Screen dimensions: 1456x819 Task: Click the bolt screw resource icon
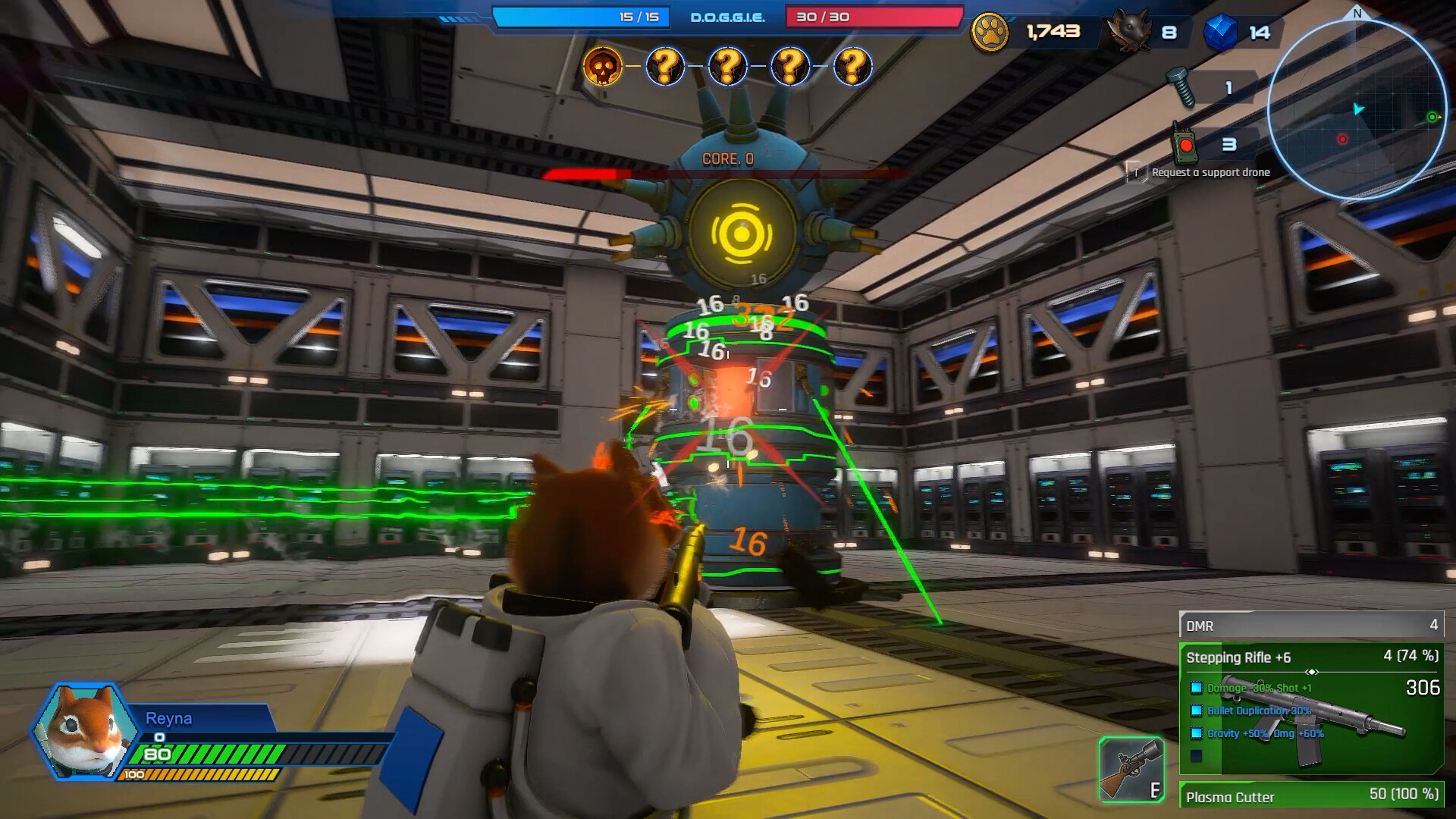pos(1180,87)
